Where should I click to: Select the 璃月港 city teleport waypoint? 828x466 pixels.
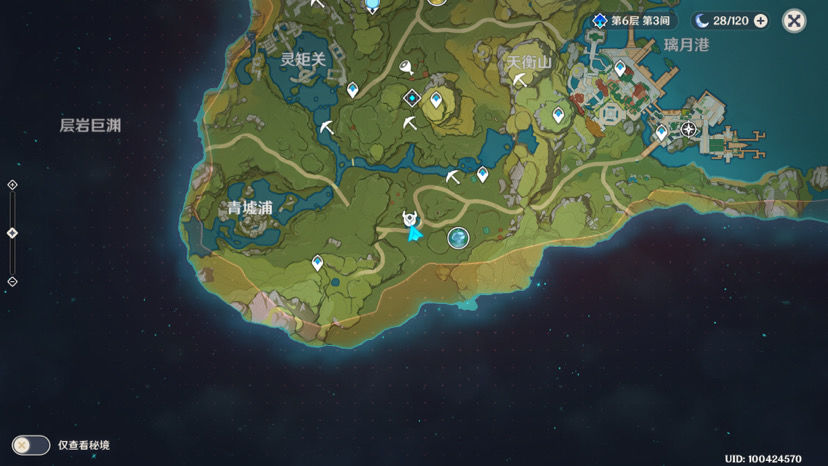(x=620, y=69)
